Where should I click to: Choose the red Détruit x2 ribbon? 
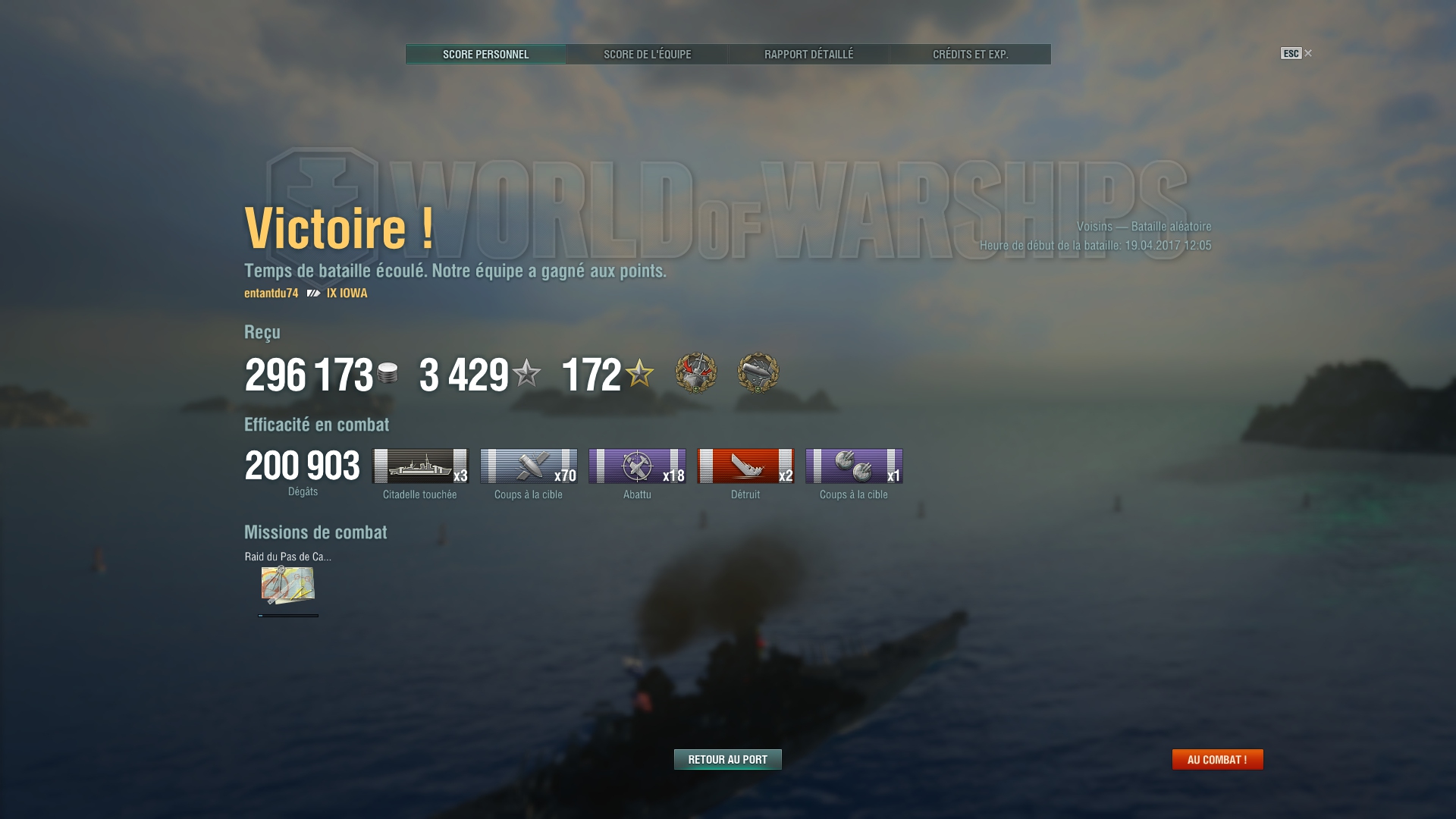coord(745,466)
